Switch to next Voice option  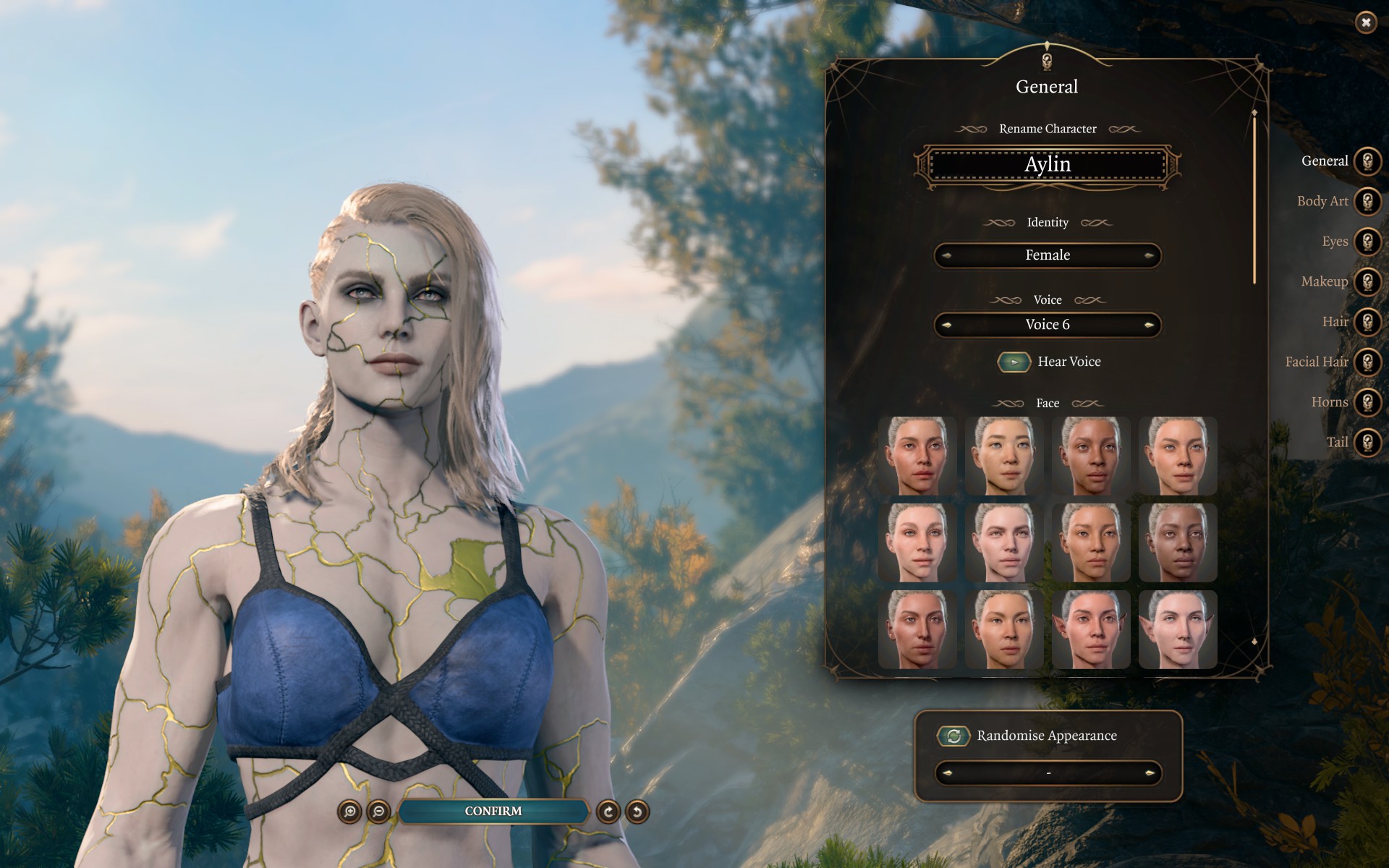1149,325
